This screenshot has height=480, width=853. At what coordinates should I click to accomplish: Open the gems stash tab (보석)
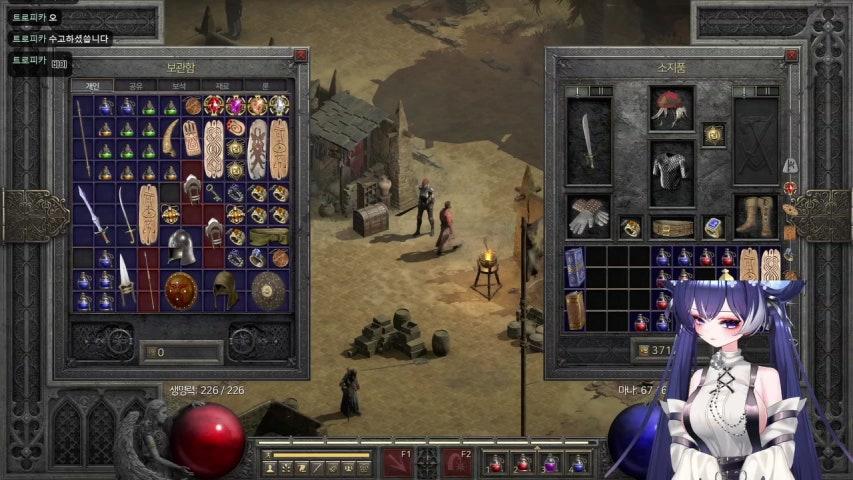(179, 86)
